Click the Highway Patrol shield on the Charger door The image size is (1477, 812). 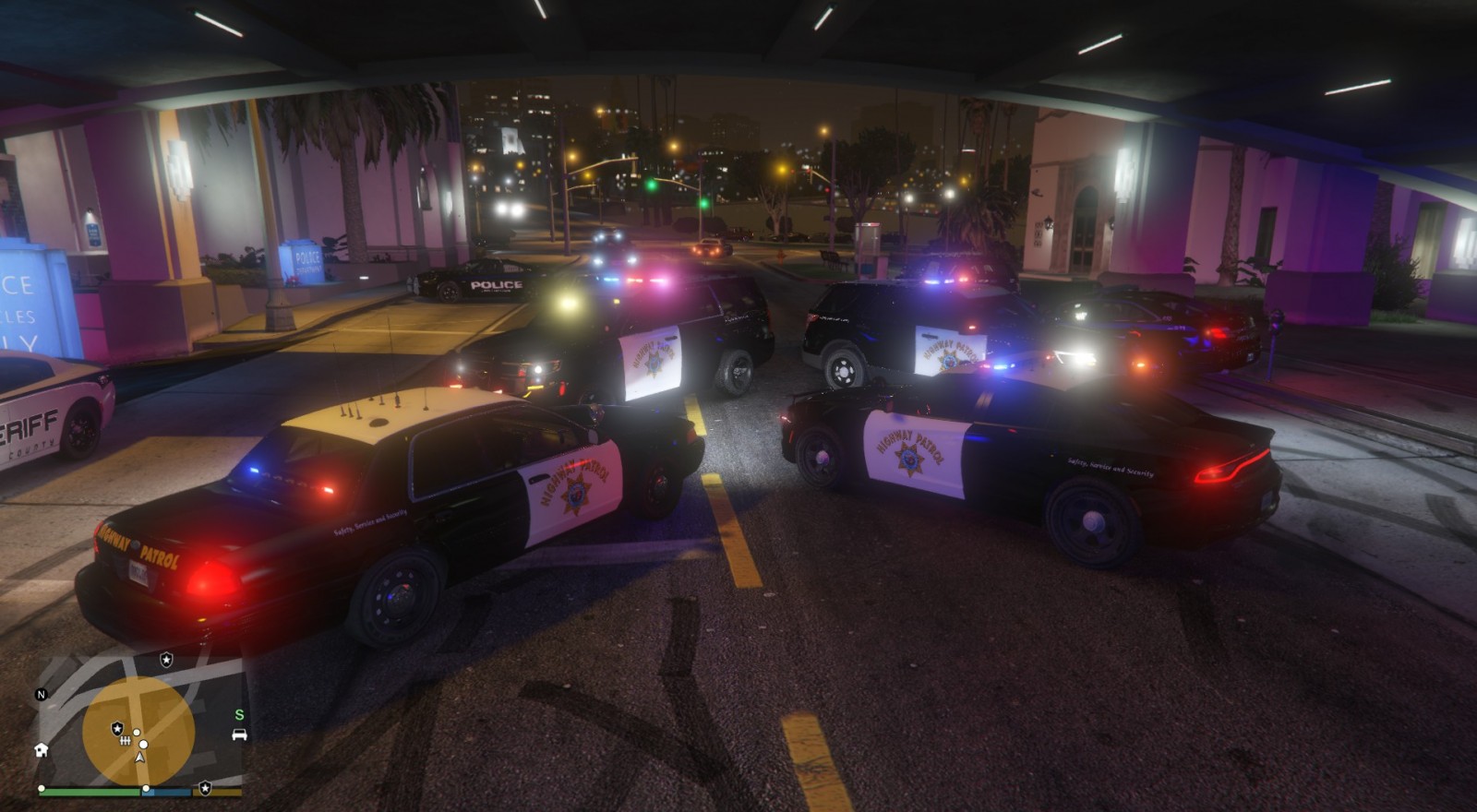click(907, 460)
